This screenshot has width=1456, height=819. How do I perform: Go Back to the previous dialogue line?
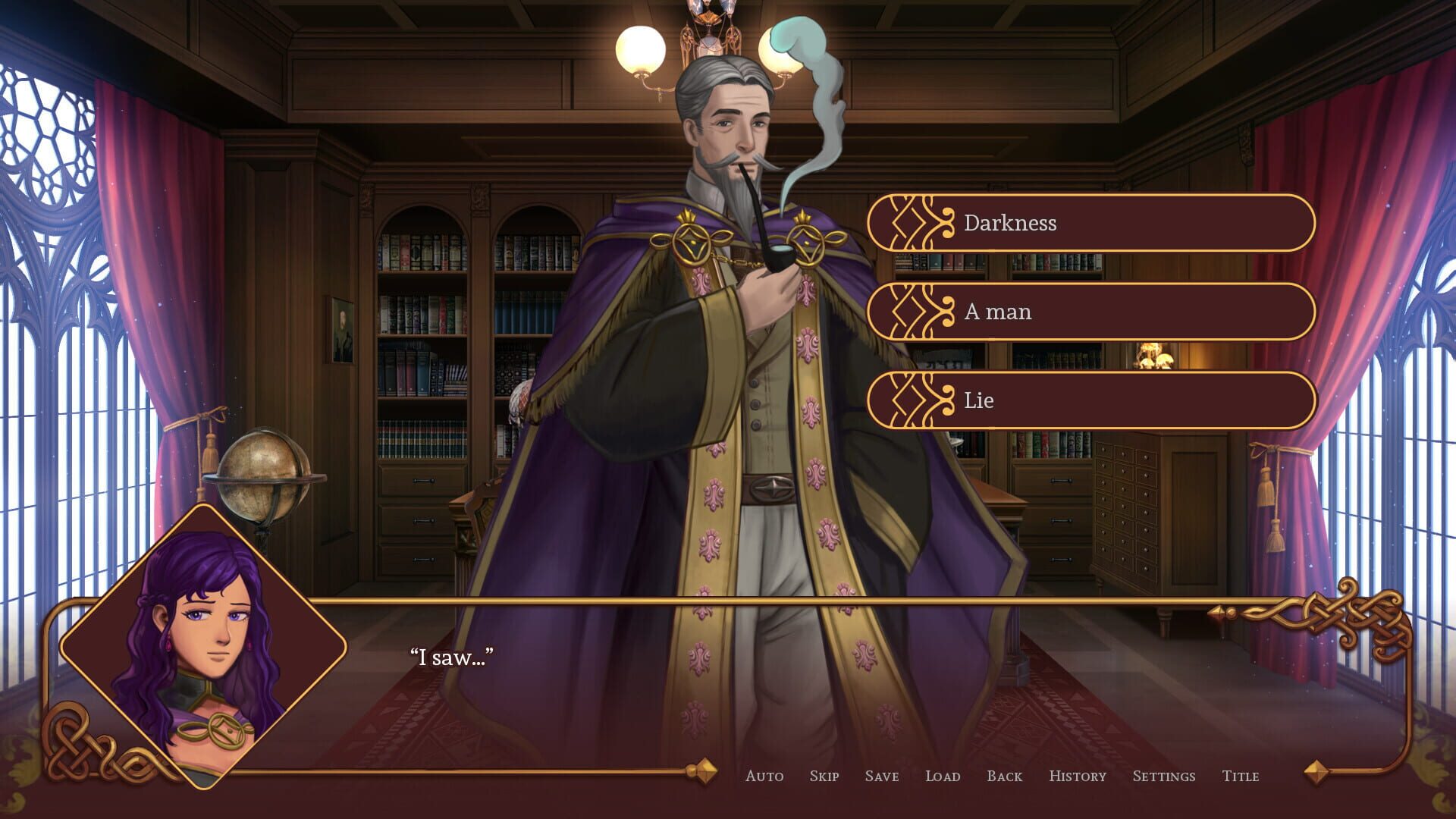(x=1004, y=777)
